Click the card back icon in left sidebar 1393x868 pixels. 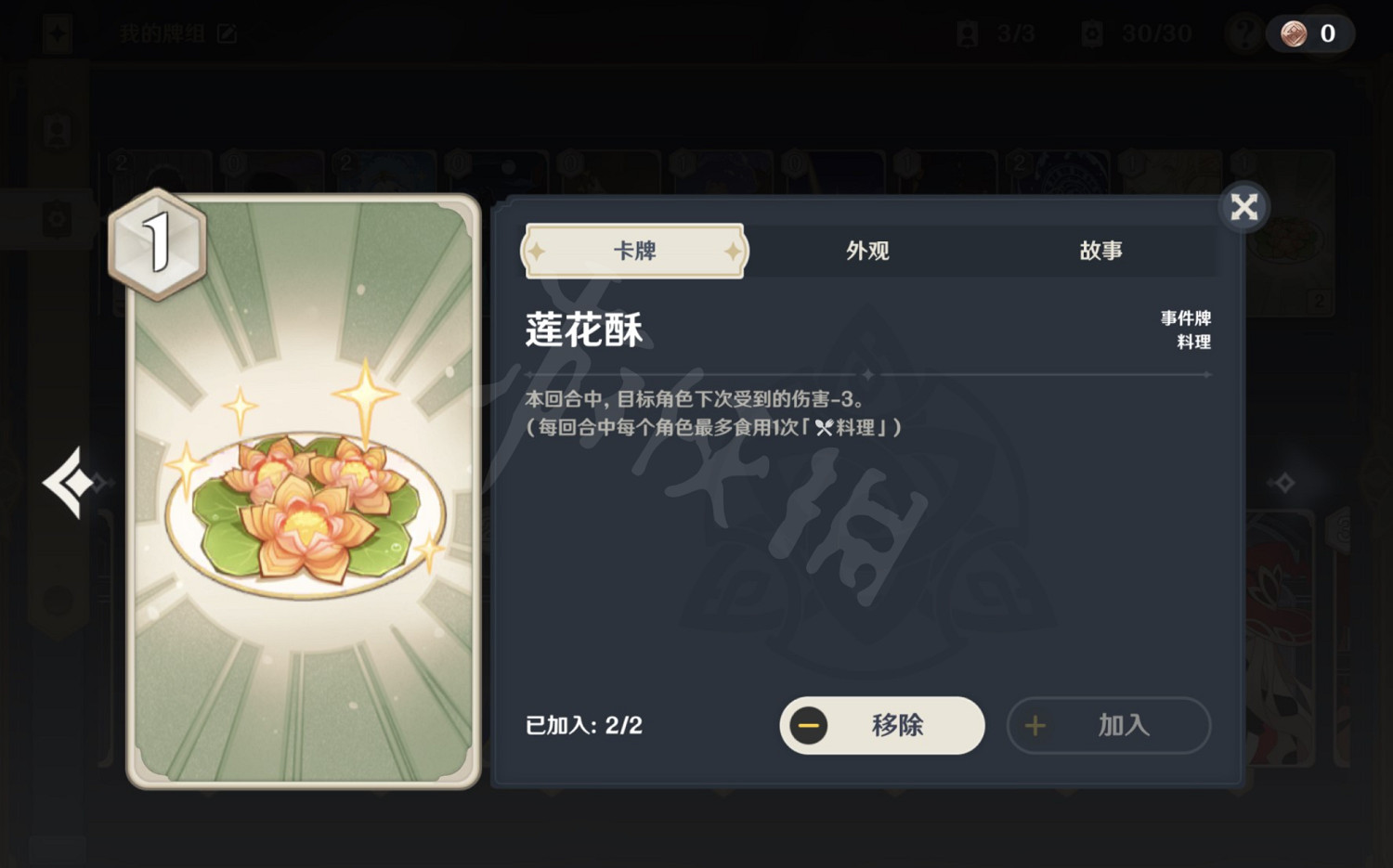(58, 219)
